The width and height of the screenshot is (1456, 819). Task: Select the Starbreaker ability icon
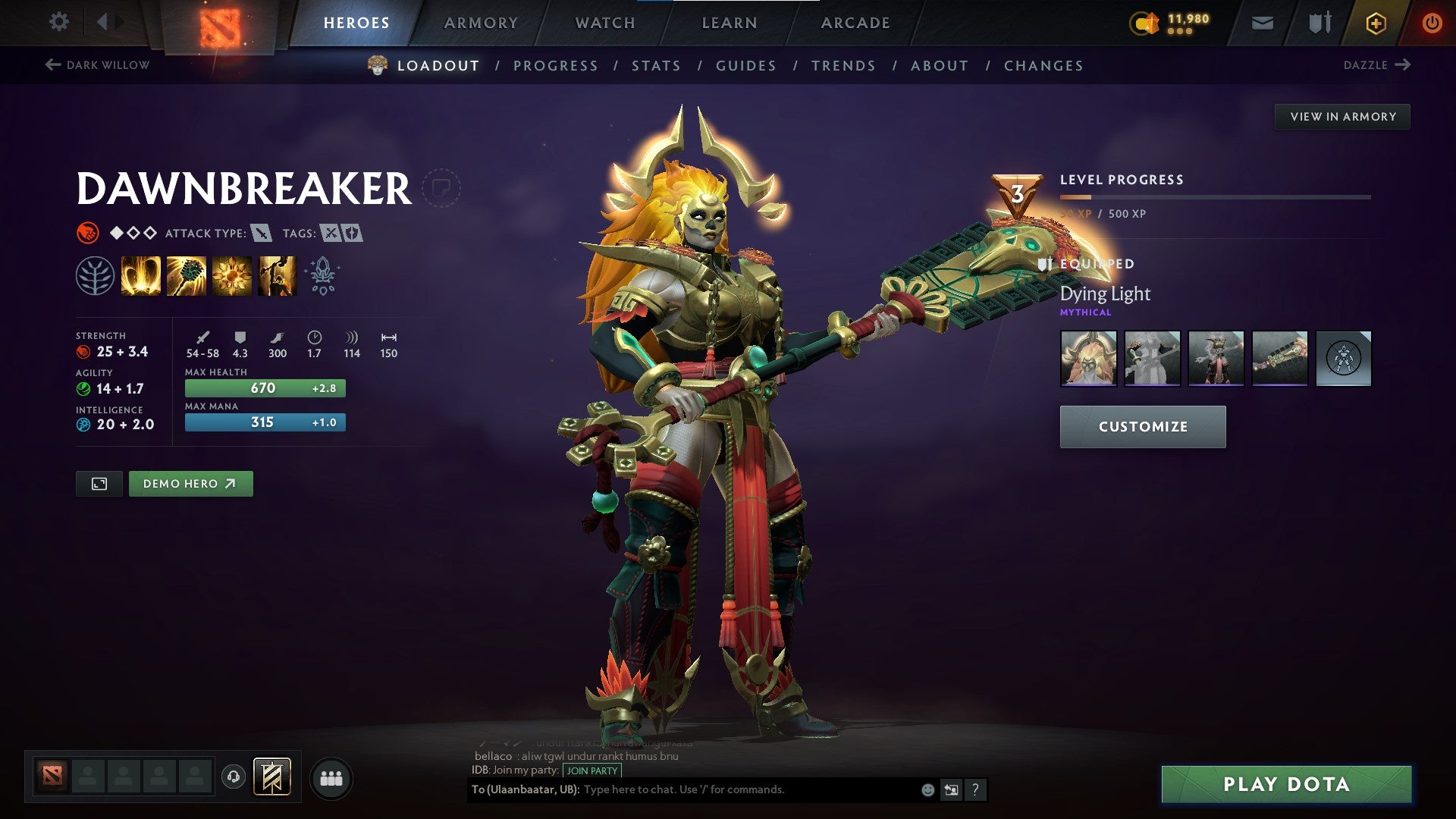point(141,275)
